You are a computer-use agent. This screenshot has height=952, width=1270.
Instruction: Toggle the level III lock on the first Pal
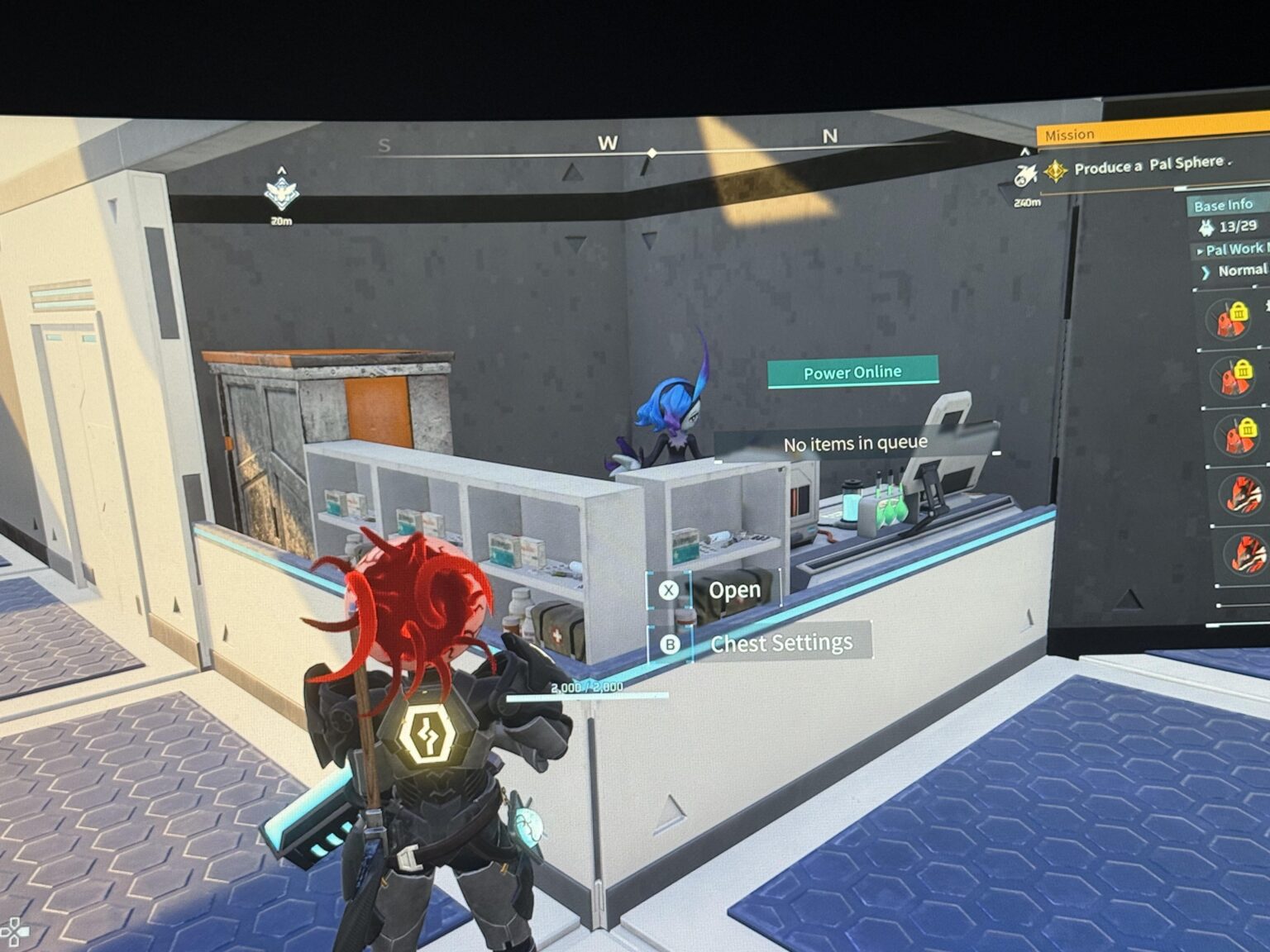pyautogui.click(x=1239, y=312)
